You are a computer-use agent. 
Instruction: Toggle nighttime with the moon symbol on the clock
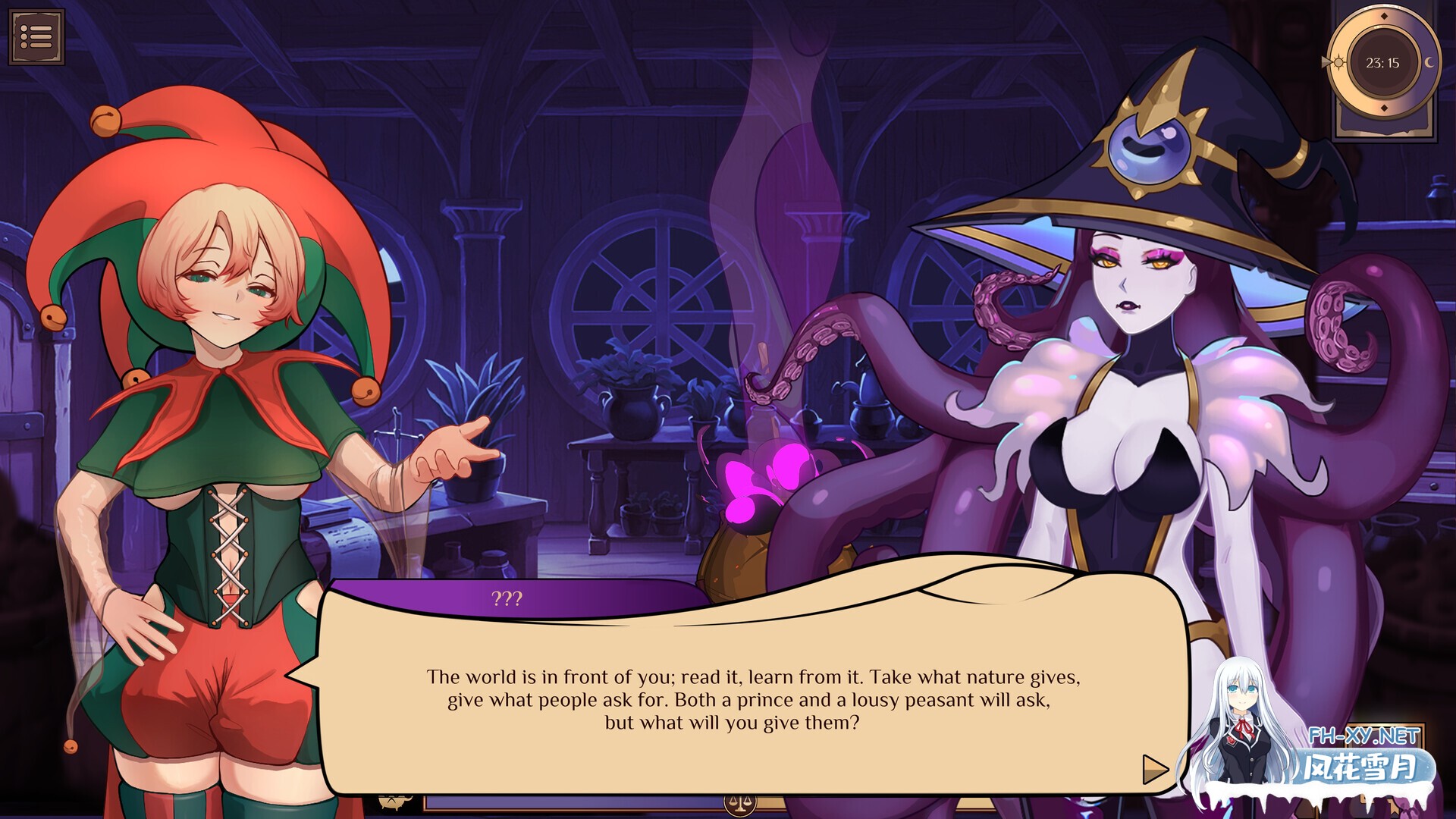[1429, 62]
